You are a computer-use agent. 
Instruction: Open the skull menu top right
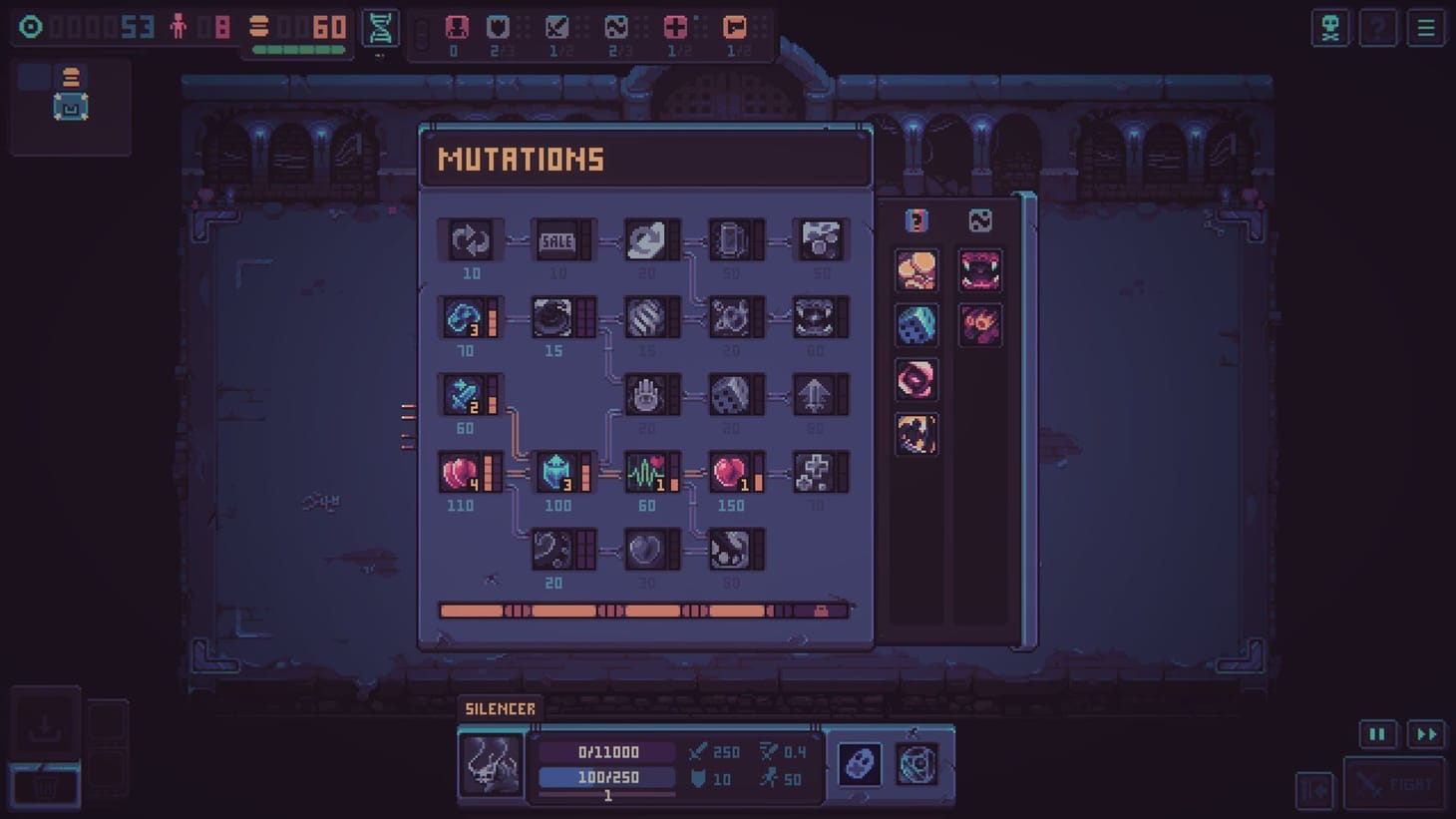click(x=1330, y=28)
